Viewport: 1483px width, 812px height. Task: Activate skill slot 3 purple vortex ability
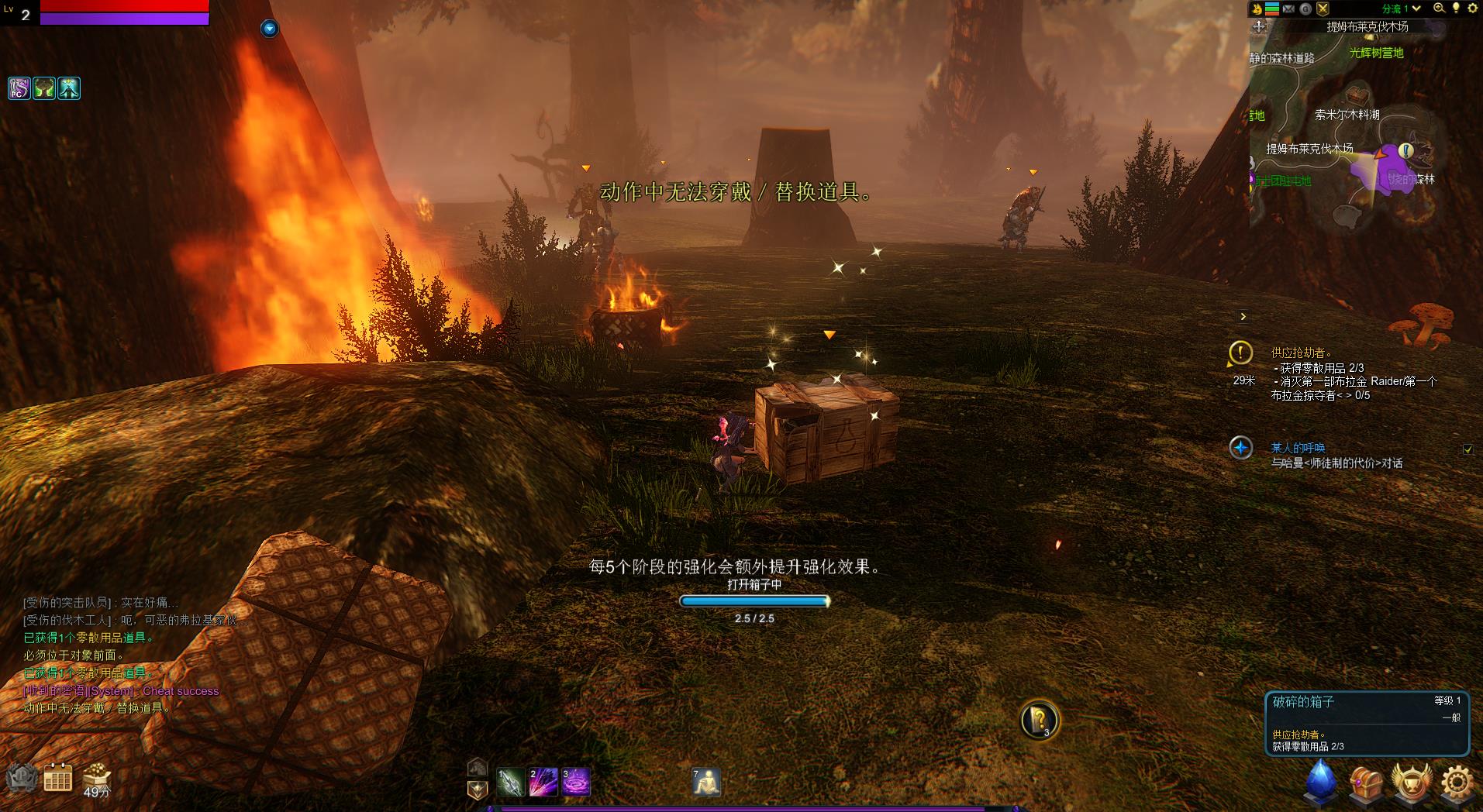[x=576, y=782]
